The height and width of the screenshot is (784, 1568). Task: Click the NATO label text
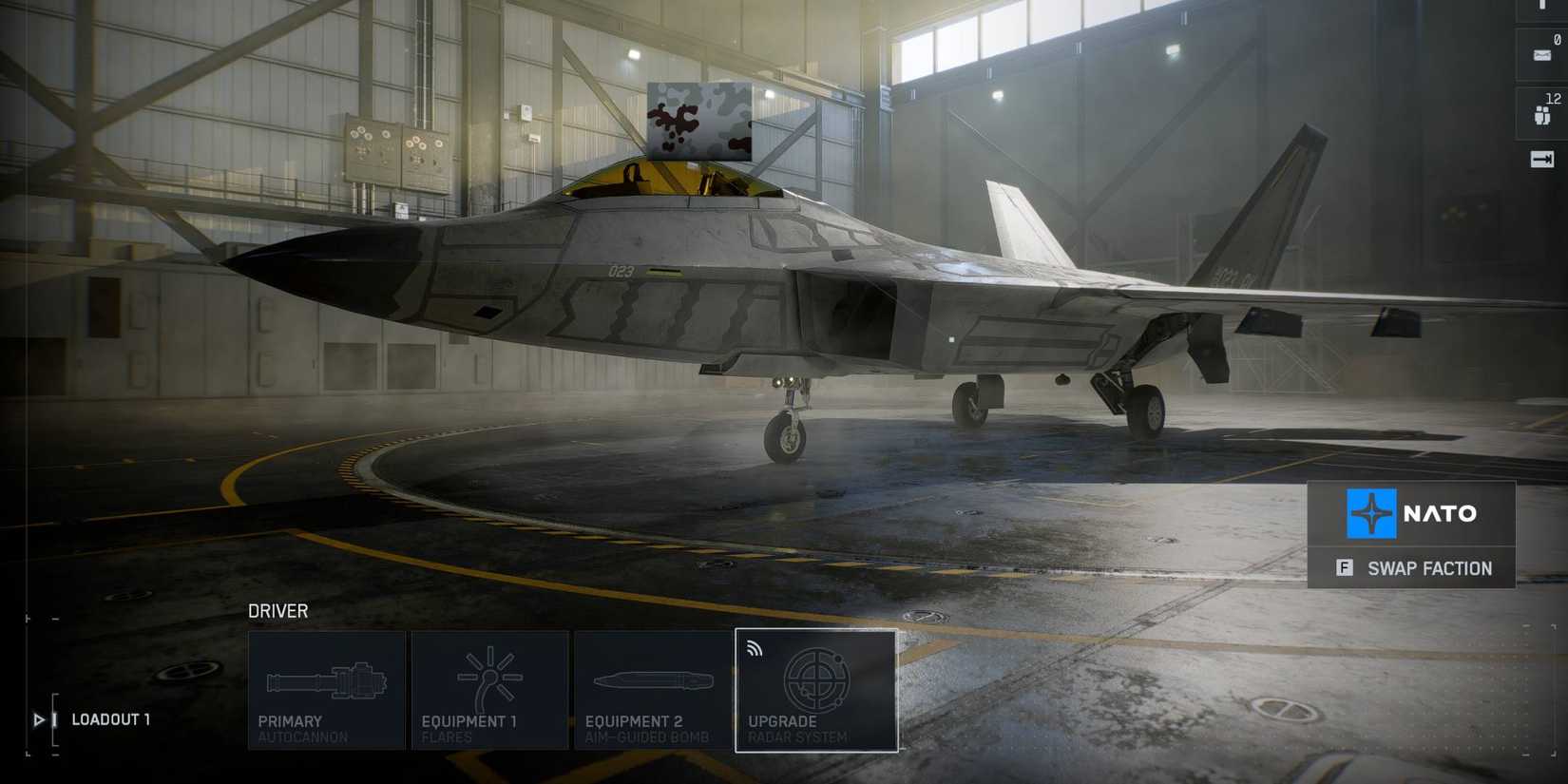pos(1441,513)
